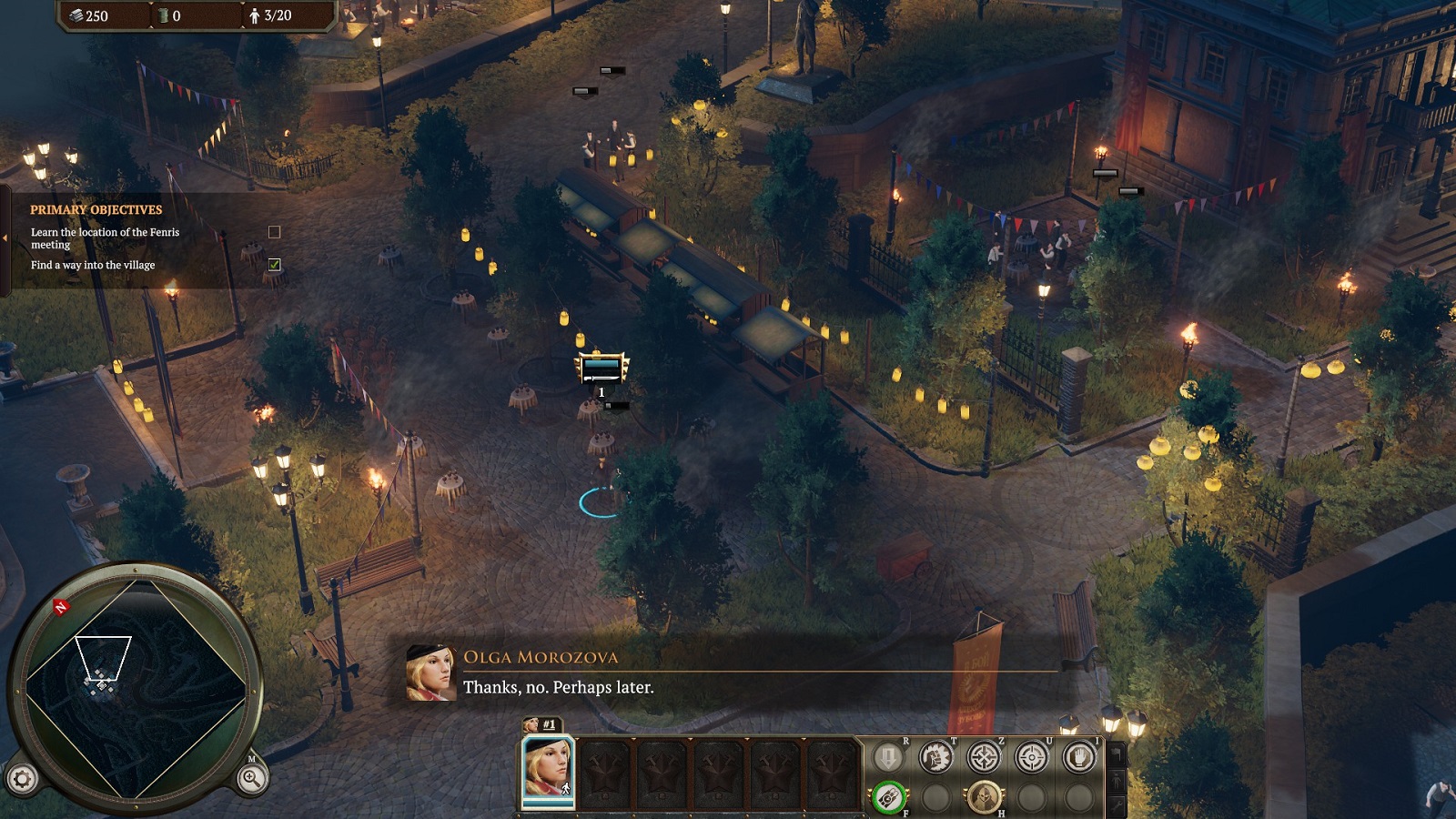Activate the gold helmet hero ability
This screenshot has height=819, width=1456.
(984, 798)
